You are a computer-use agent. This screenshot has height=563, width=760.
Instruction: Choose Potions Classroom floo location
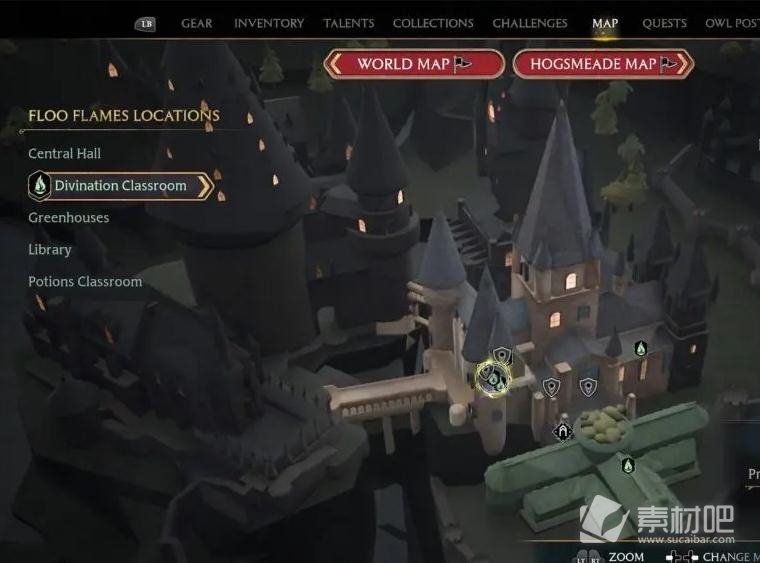point(85,281)
